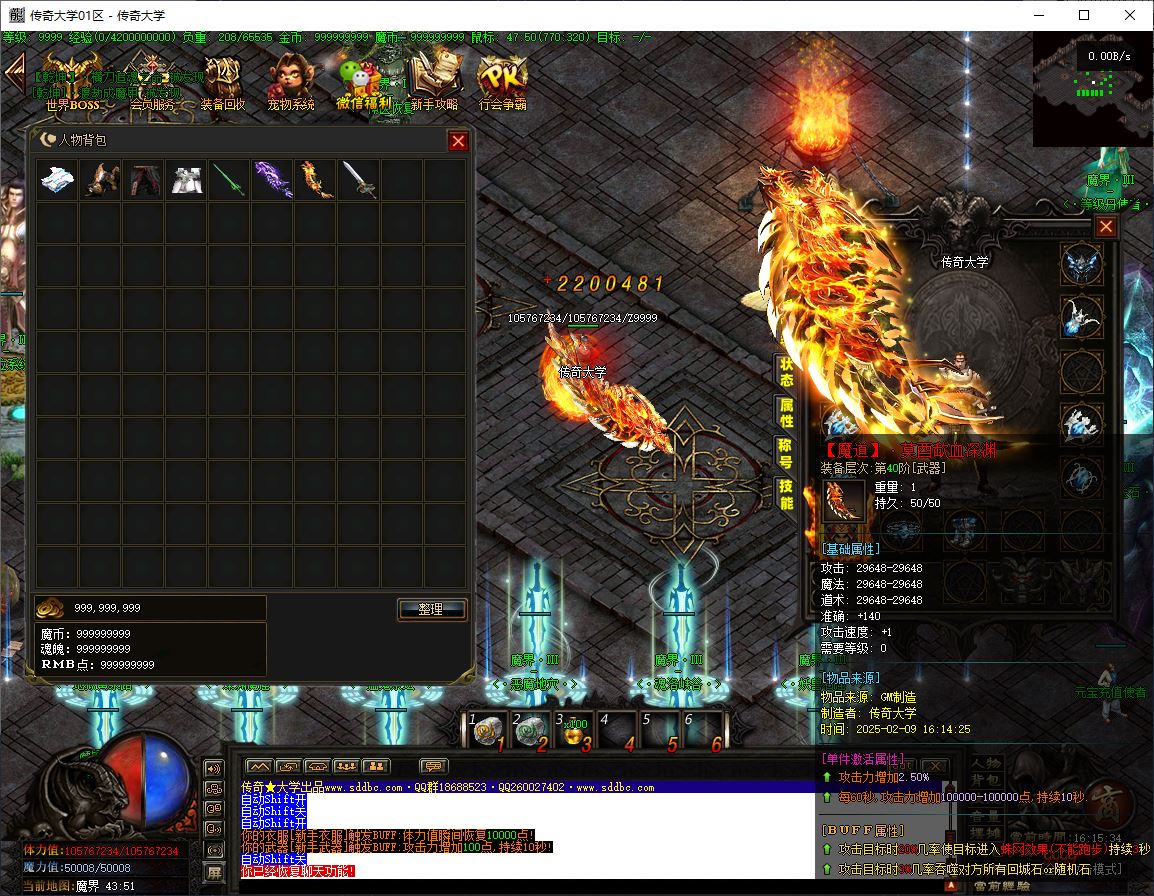Click the minimap in the corner
The height and width of the screenshot is (896, 1154).
(1092, 88)
